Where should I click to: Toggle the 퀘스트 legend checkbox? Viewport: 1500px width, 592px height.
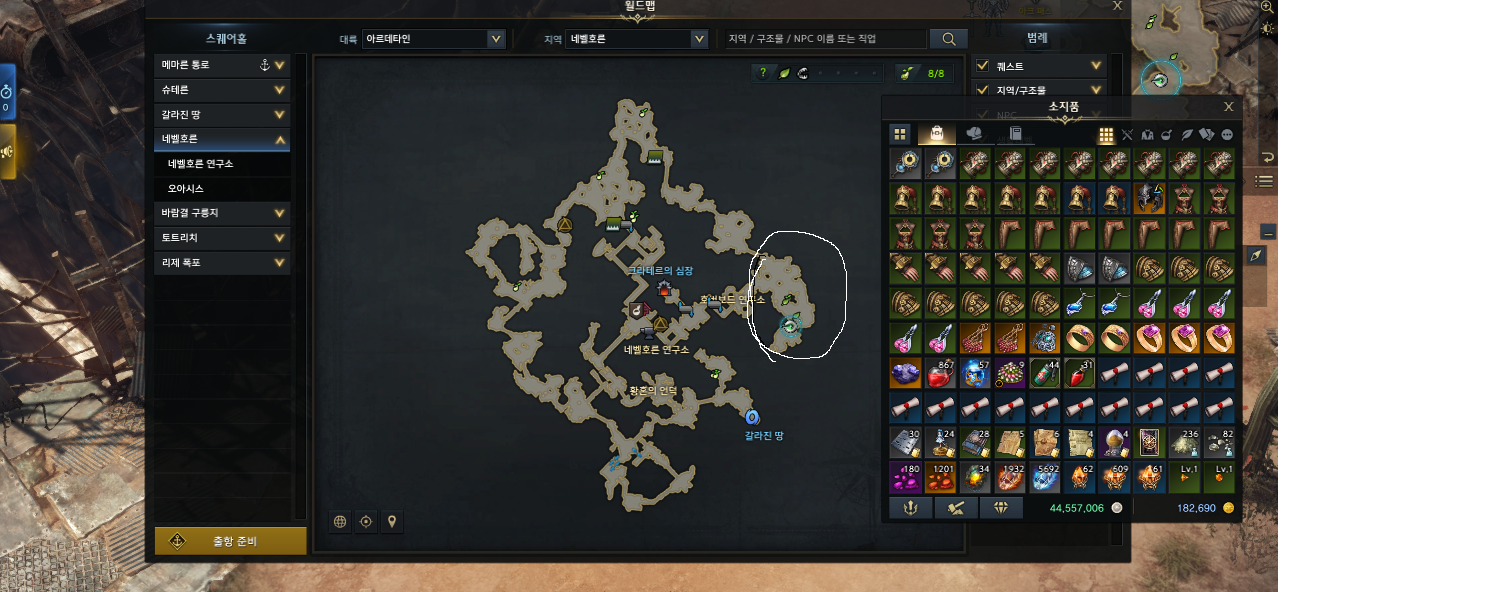tap(982, 66)
